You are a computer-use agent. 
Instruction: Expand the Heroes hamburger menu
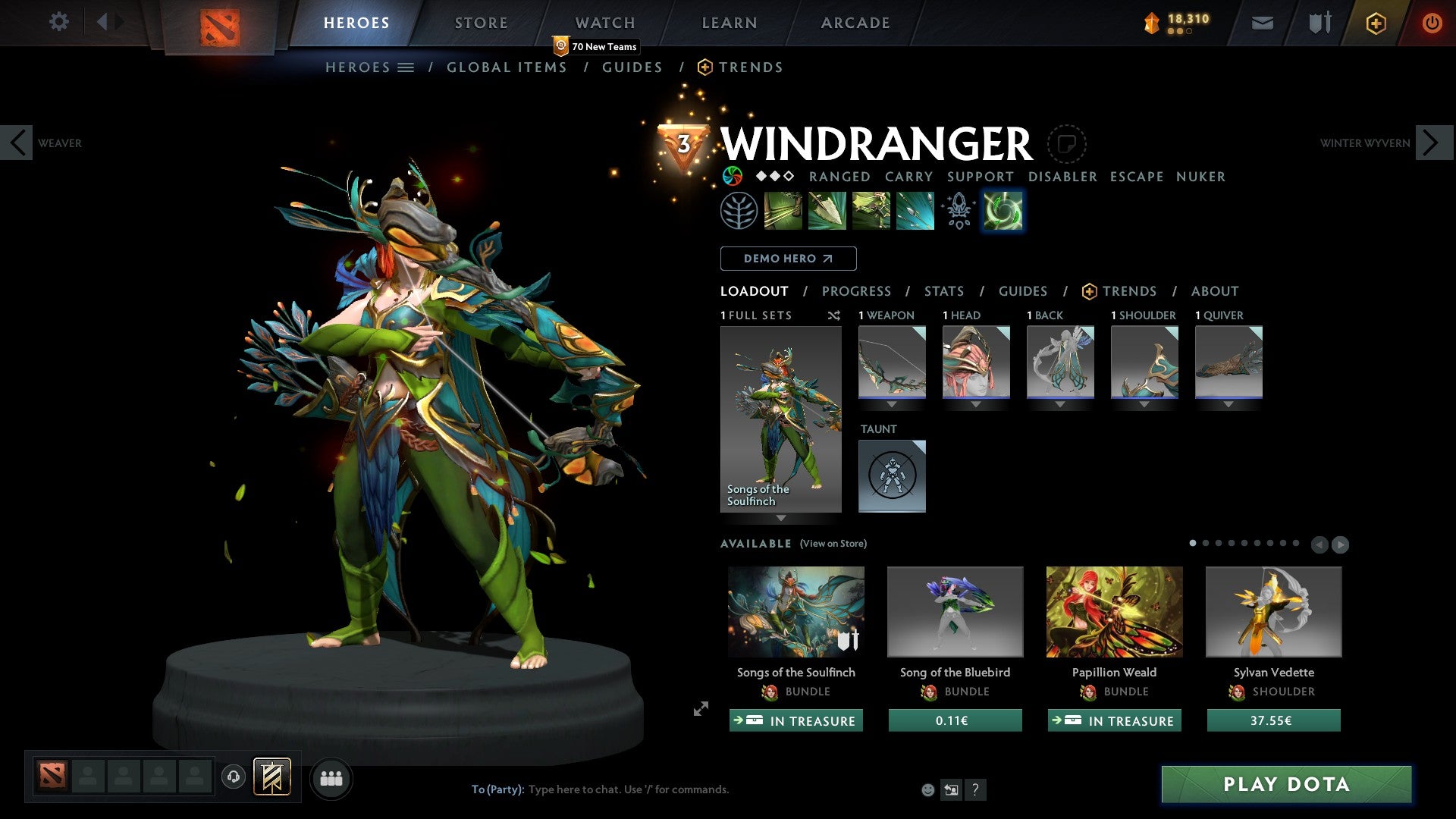tap(407, 67)
